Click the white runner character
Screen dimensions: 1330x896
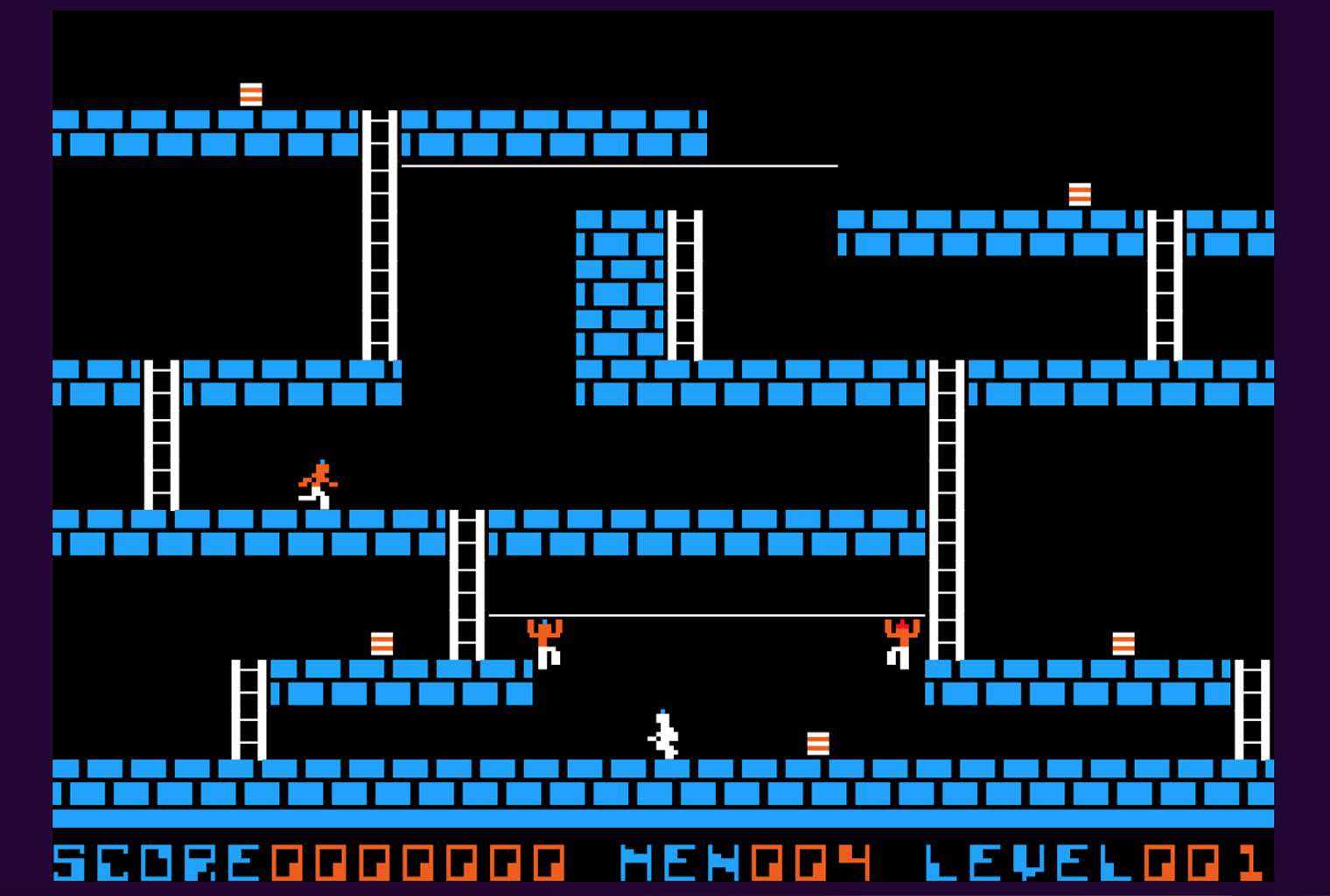point(663,735)
